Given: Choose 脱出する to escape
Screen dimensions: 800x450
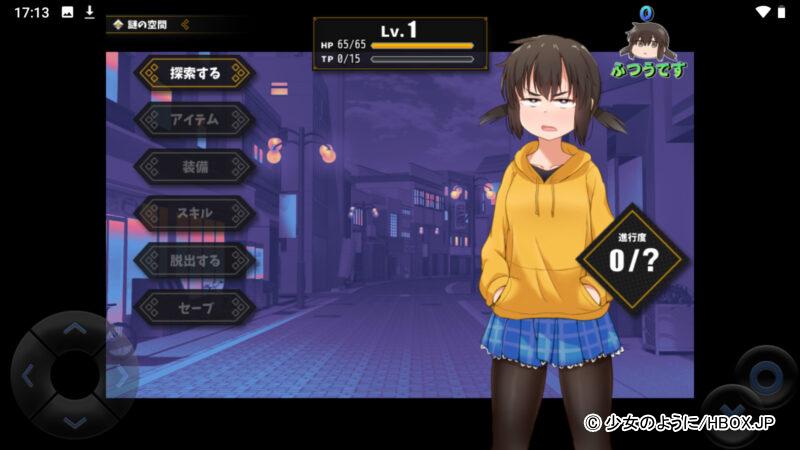Looking at the screenshot, I should (x=195, y=261).
